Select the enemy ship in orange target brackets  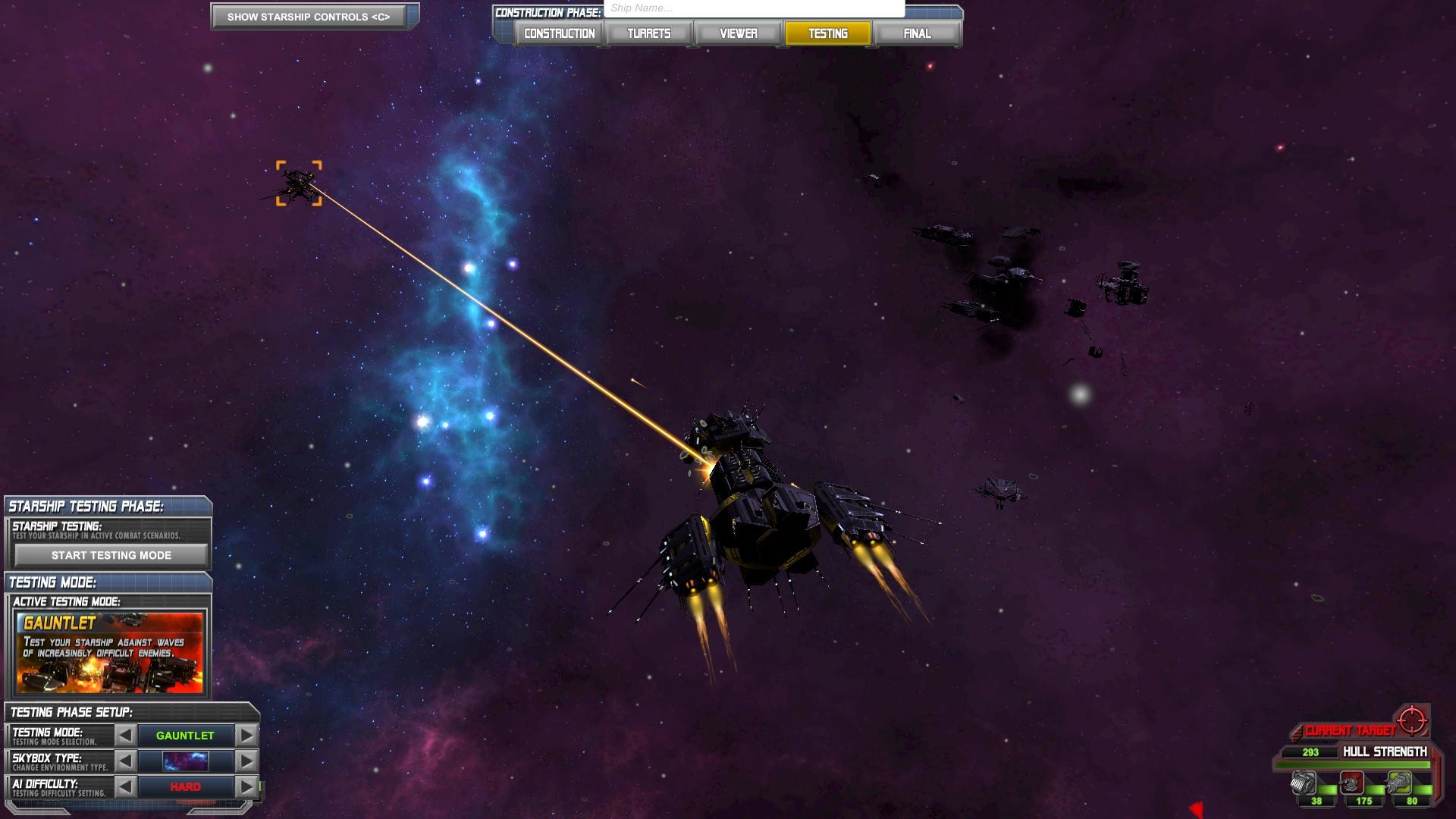(x=300, y=184)
